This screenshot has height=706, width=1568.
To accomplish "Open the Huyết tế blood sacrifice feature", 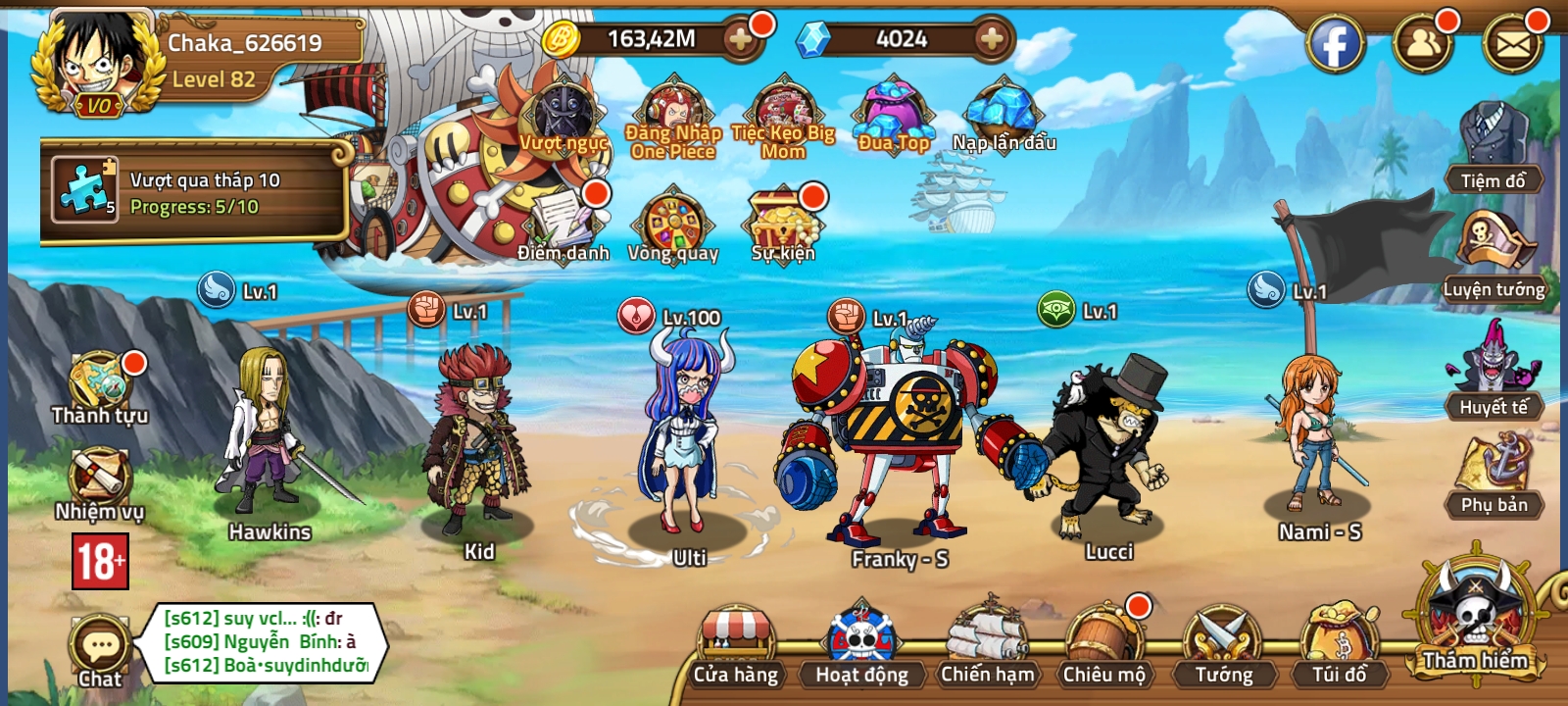I will pyautogui.click(x=1495, y=378).
